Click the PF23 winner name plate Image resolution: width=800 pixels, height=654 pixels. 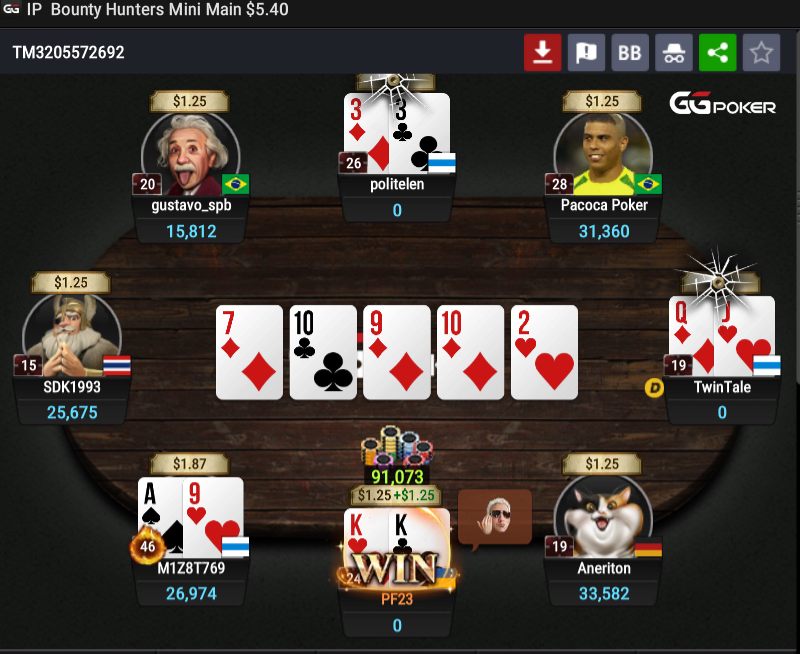click(x=397, y=600)
